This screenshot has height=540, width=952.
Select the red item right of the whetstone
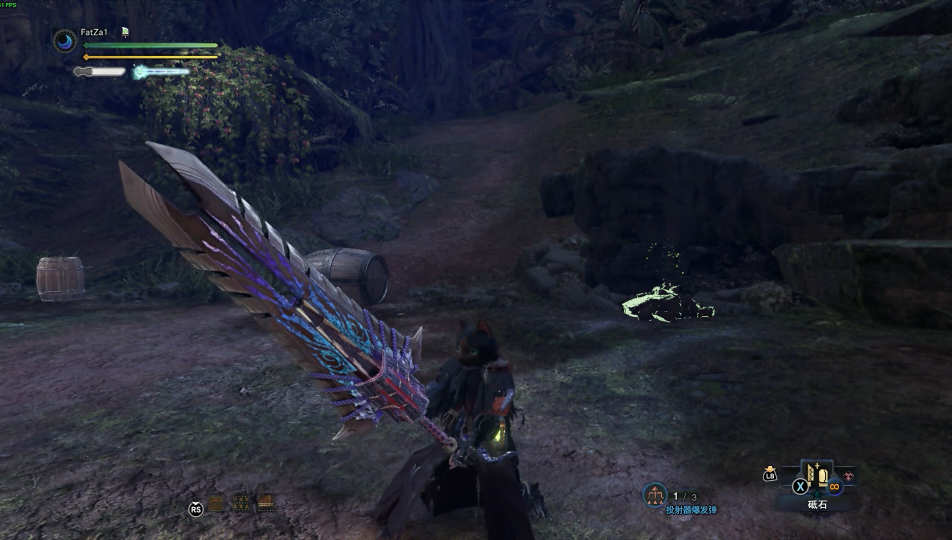[x=850, y=475]
